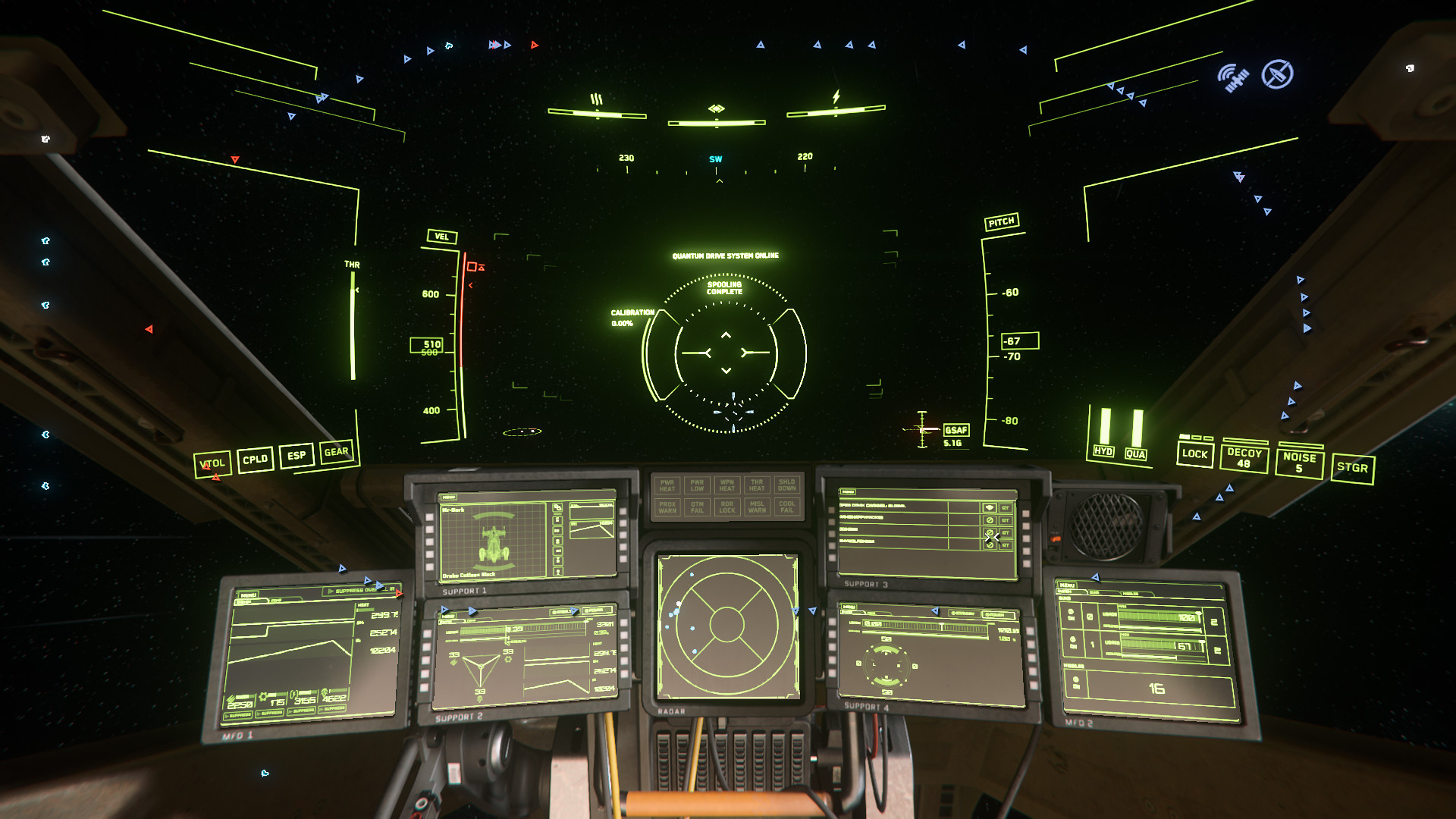Open the MENU on MFD 1
The width and height of the screenshot is (1456, 819).
pos(249,595)
